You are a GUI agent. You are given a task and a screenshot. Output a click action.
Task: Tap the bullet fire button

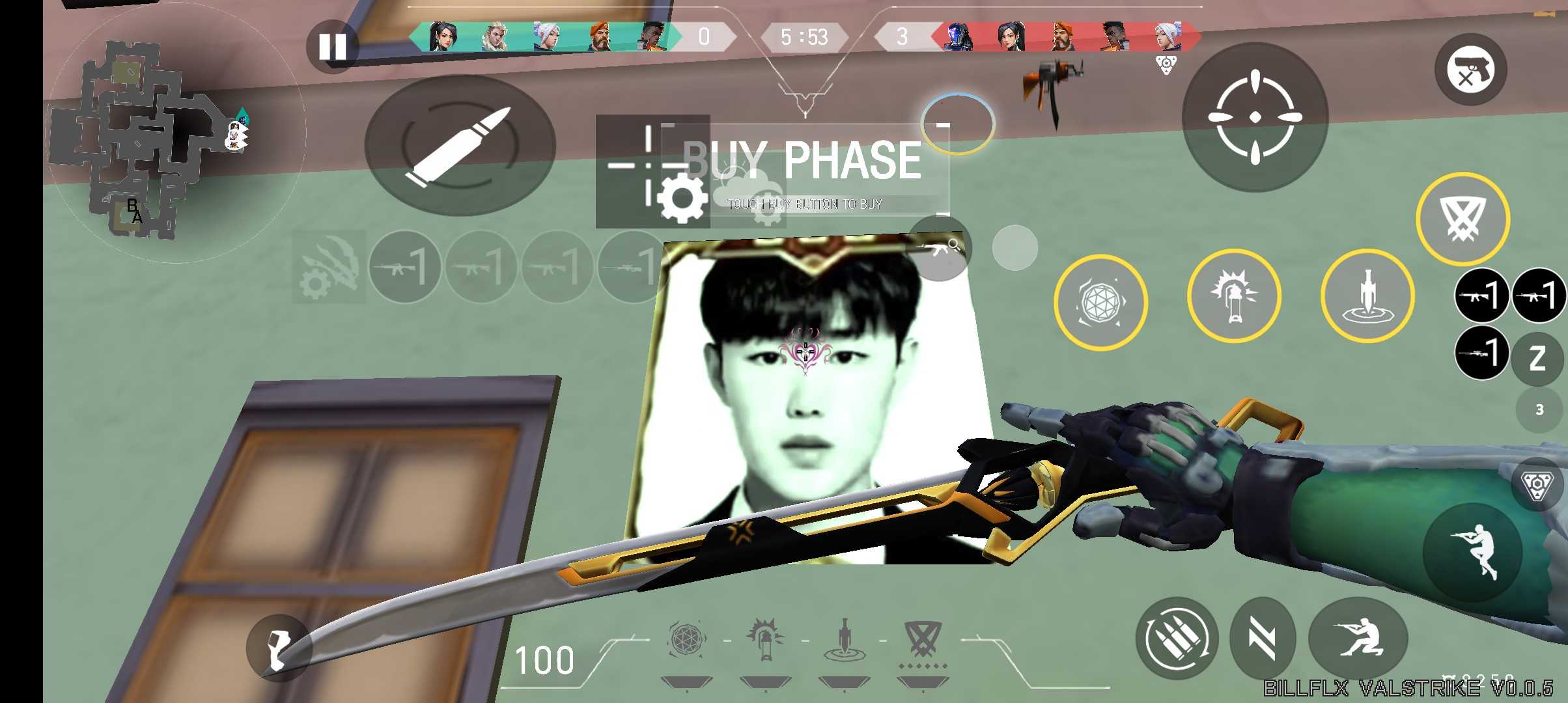pos(460,146)
